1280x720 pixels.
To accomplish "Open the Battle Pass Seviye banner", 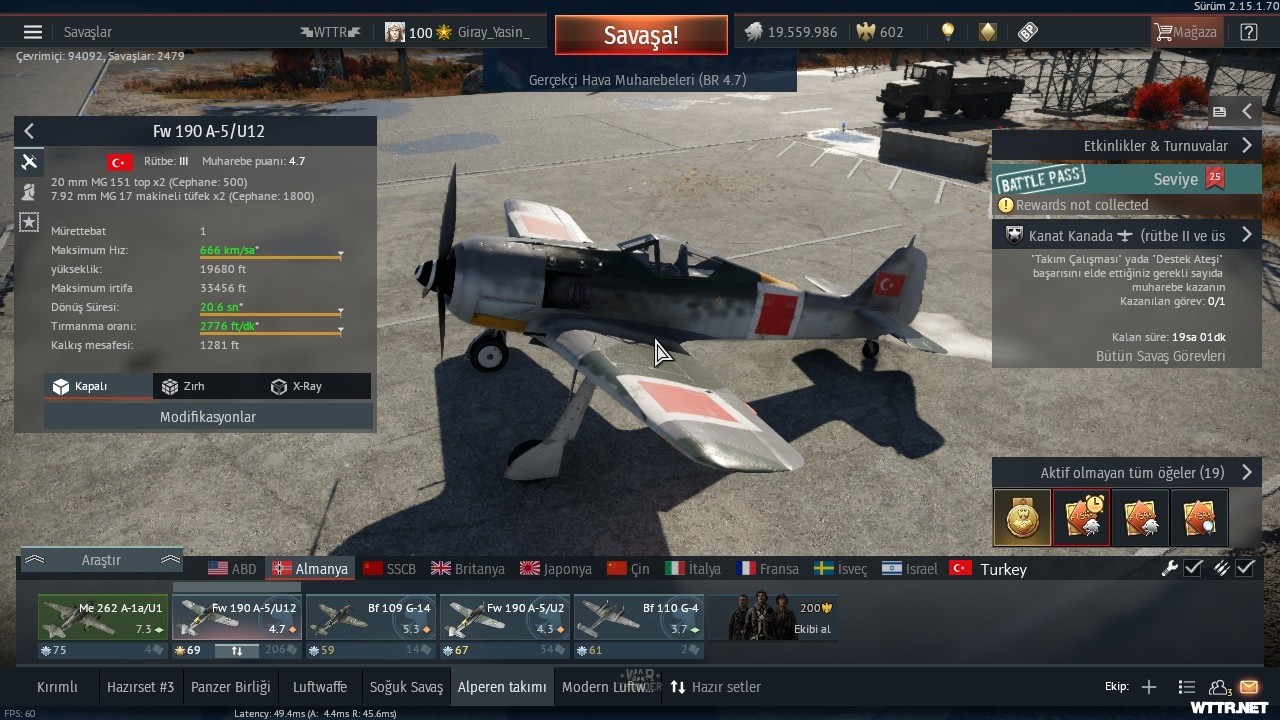I will tap(1126, 180).
